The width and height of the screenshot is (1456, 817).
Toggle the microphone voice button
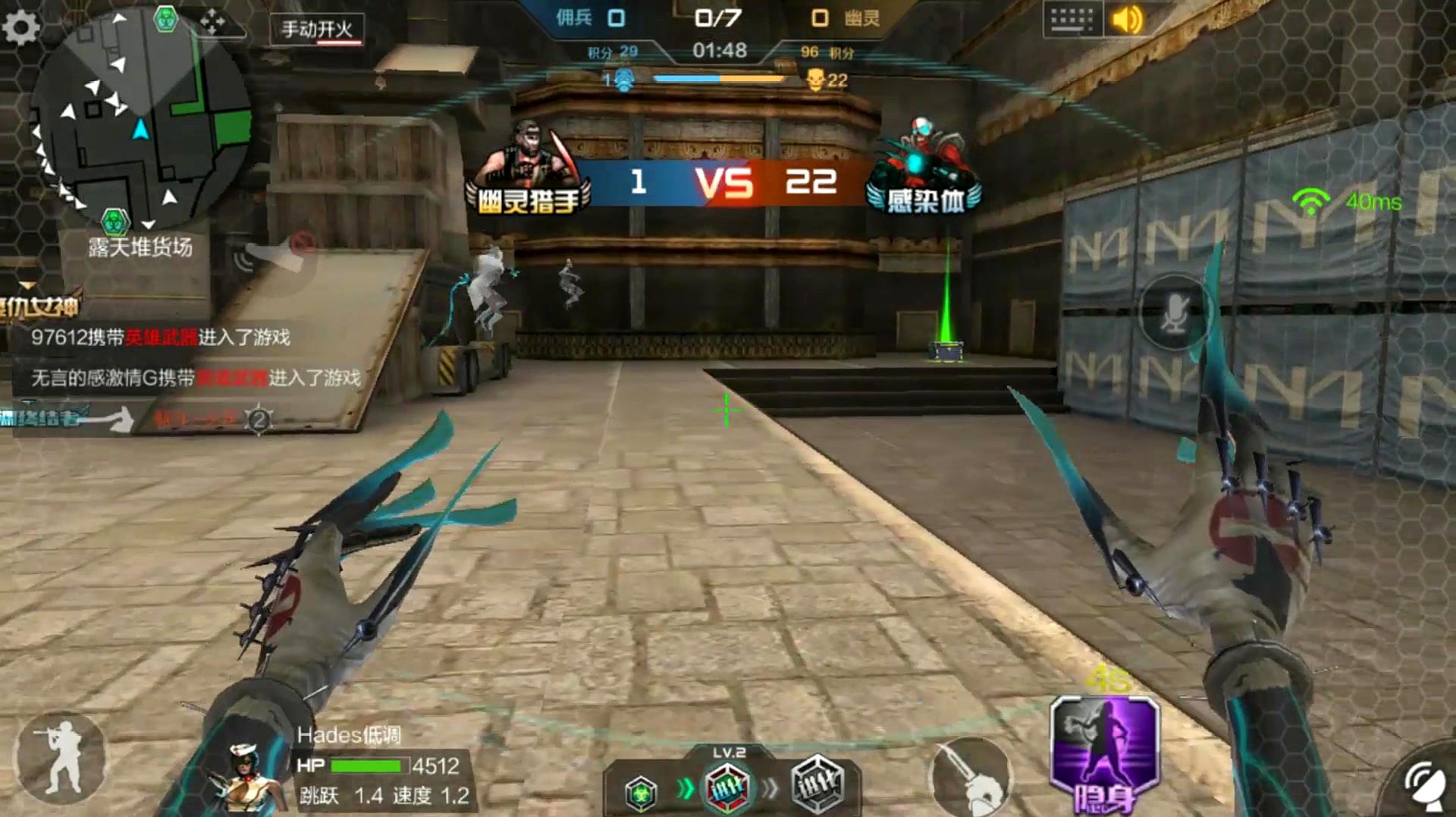coord(1175,313)
